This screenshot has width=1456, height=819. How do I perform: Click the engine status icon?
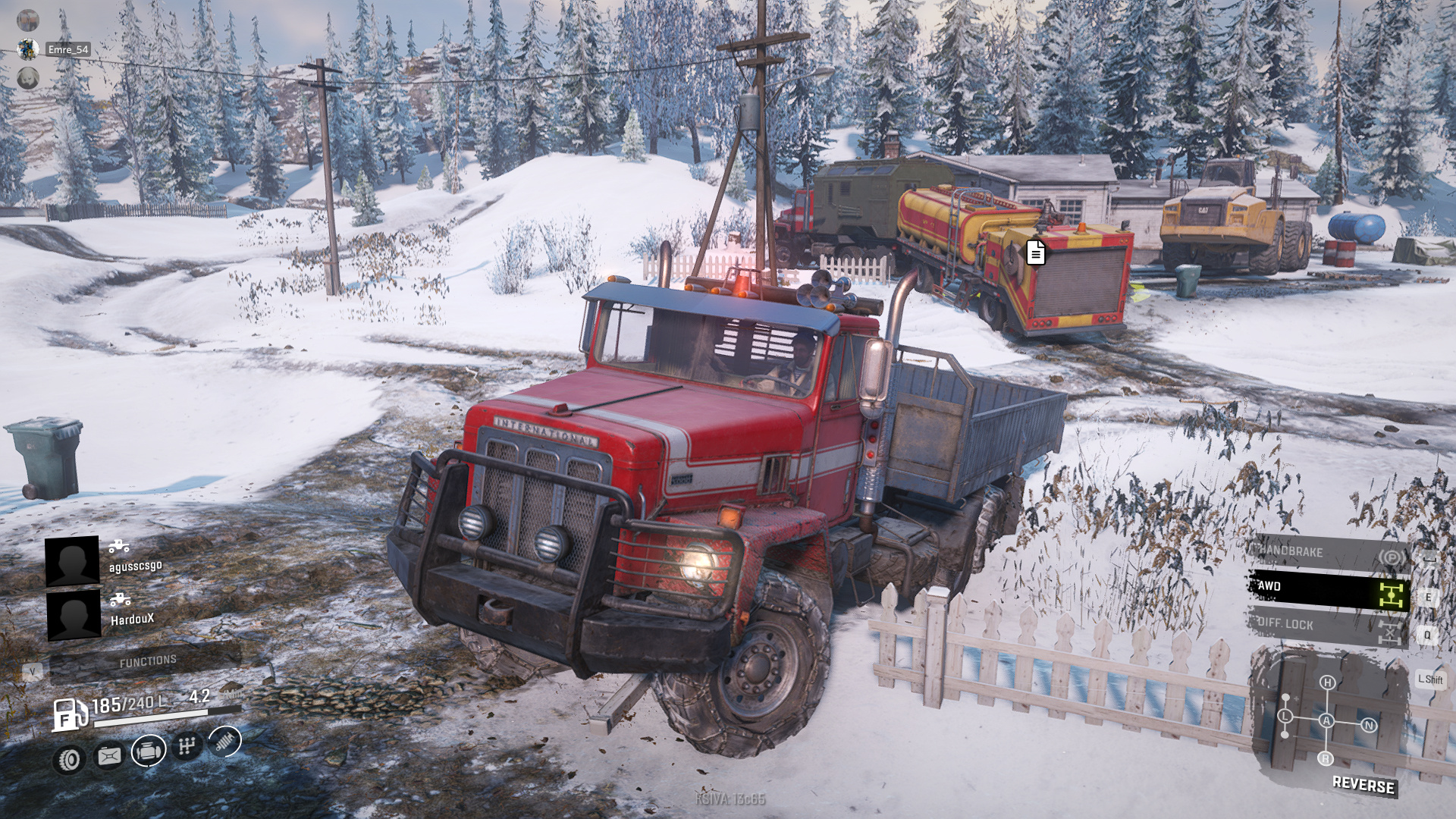(149, 751)
